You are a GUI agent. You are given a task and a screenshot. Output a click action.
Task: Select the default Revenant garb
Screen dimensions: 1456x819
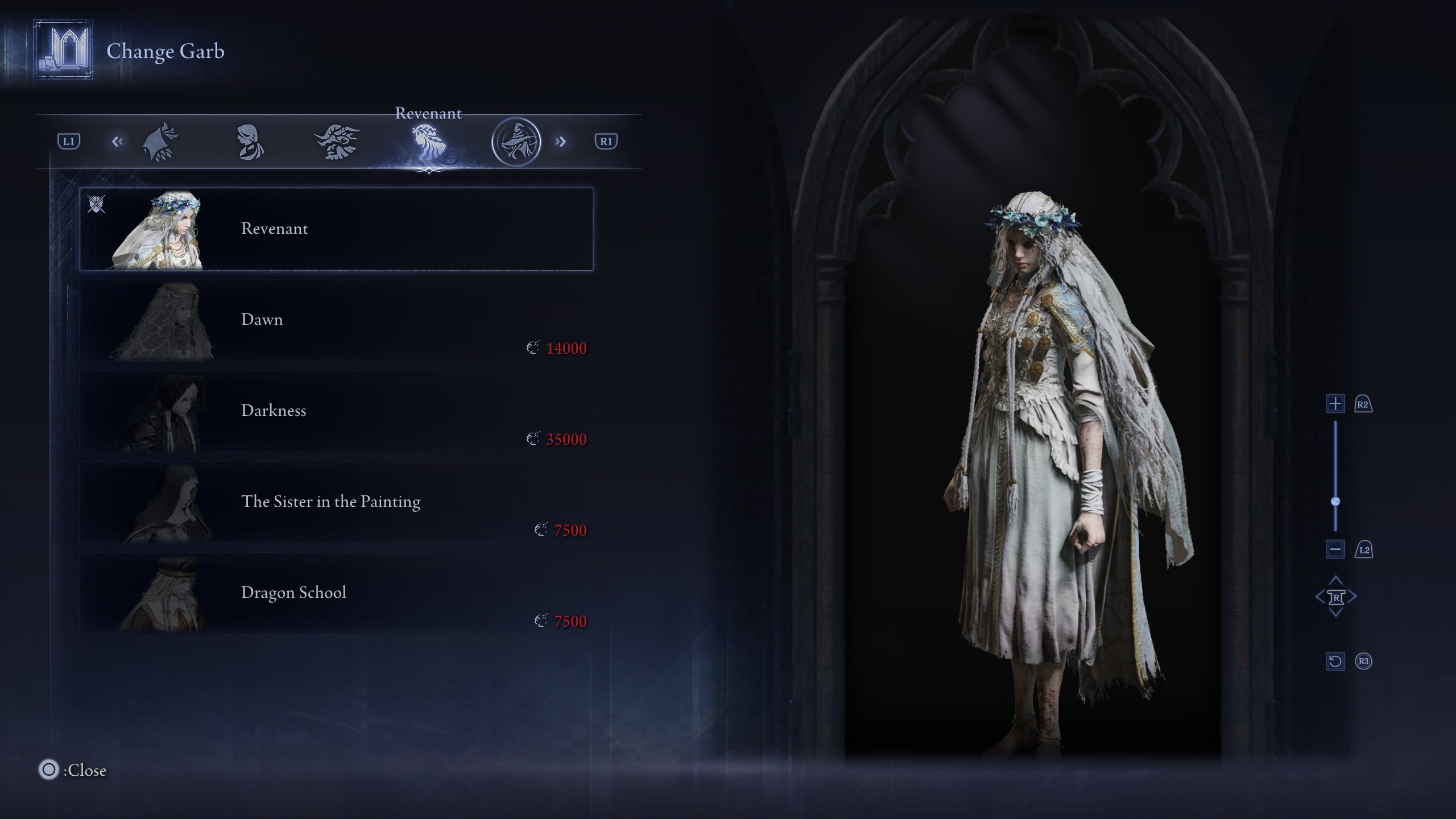(336, 229)
